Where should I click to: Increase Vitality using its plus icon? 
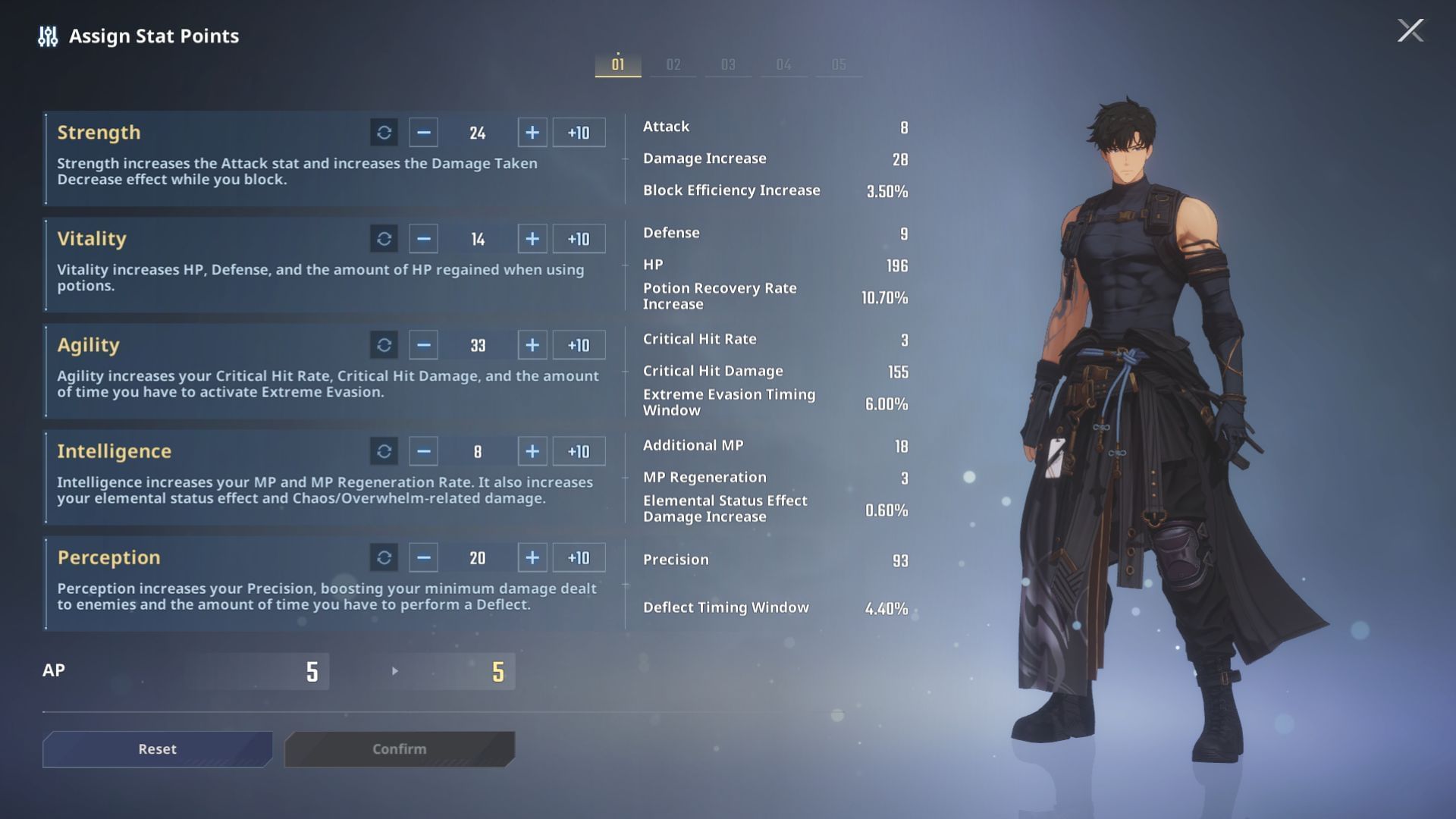click(x=532, y=238)
